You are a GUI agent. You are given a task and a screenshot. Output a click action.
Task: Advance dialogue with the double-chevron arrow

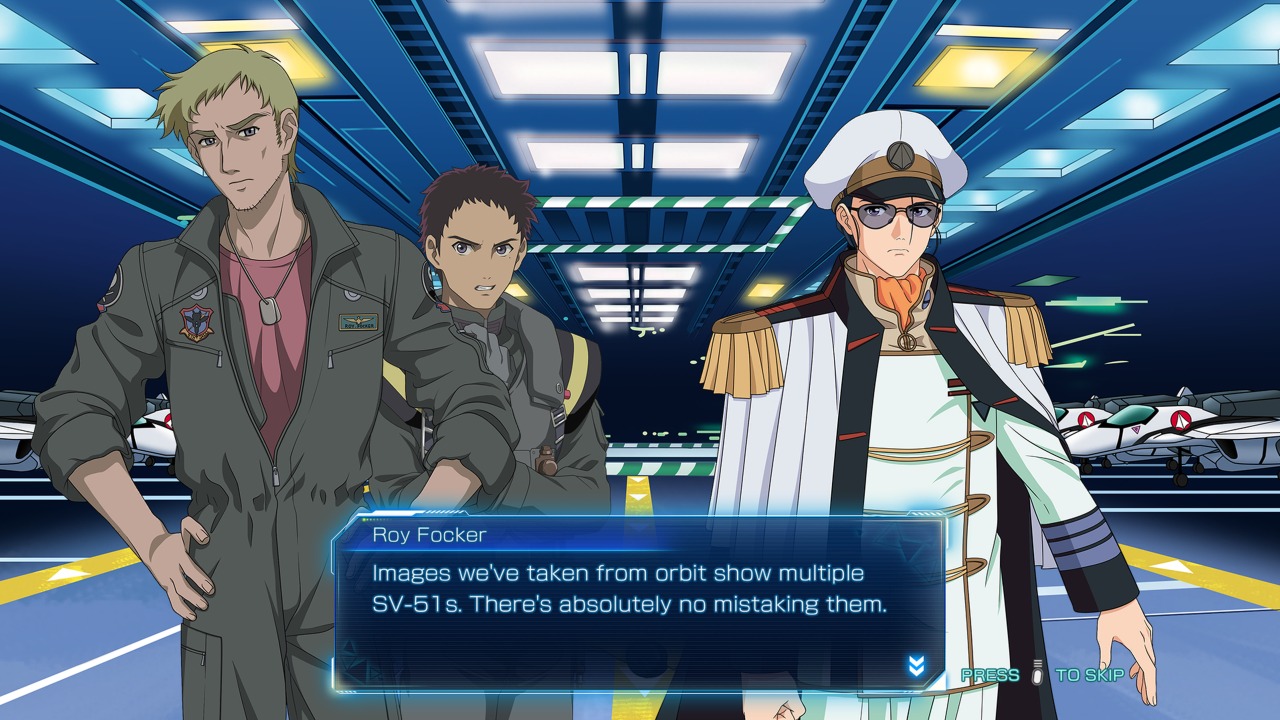coord(916,667)
